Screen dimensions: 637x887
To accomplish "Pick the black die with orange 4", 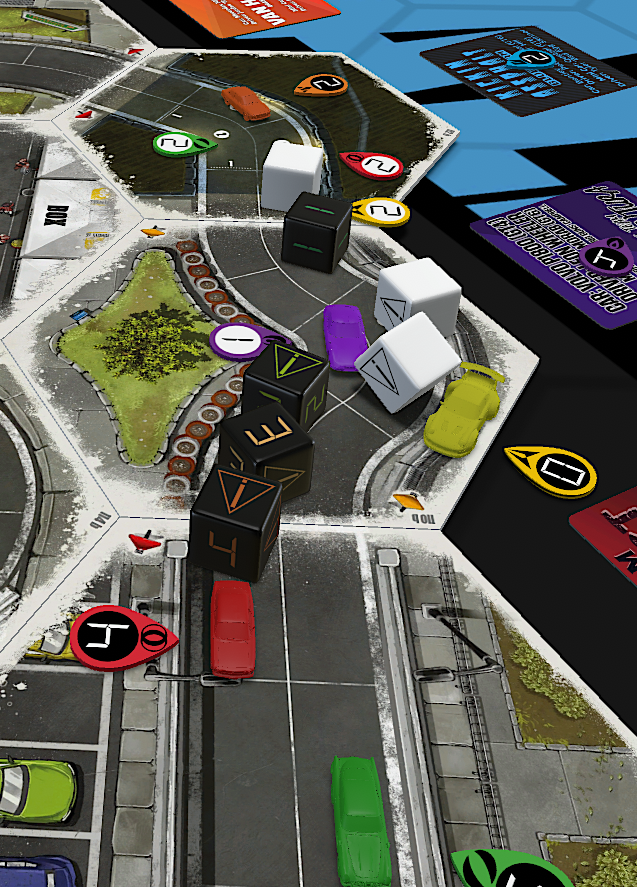I will point(237,520).
